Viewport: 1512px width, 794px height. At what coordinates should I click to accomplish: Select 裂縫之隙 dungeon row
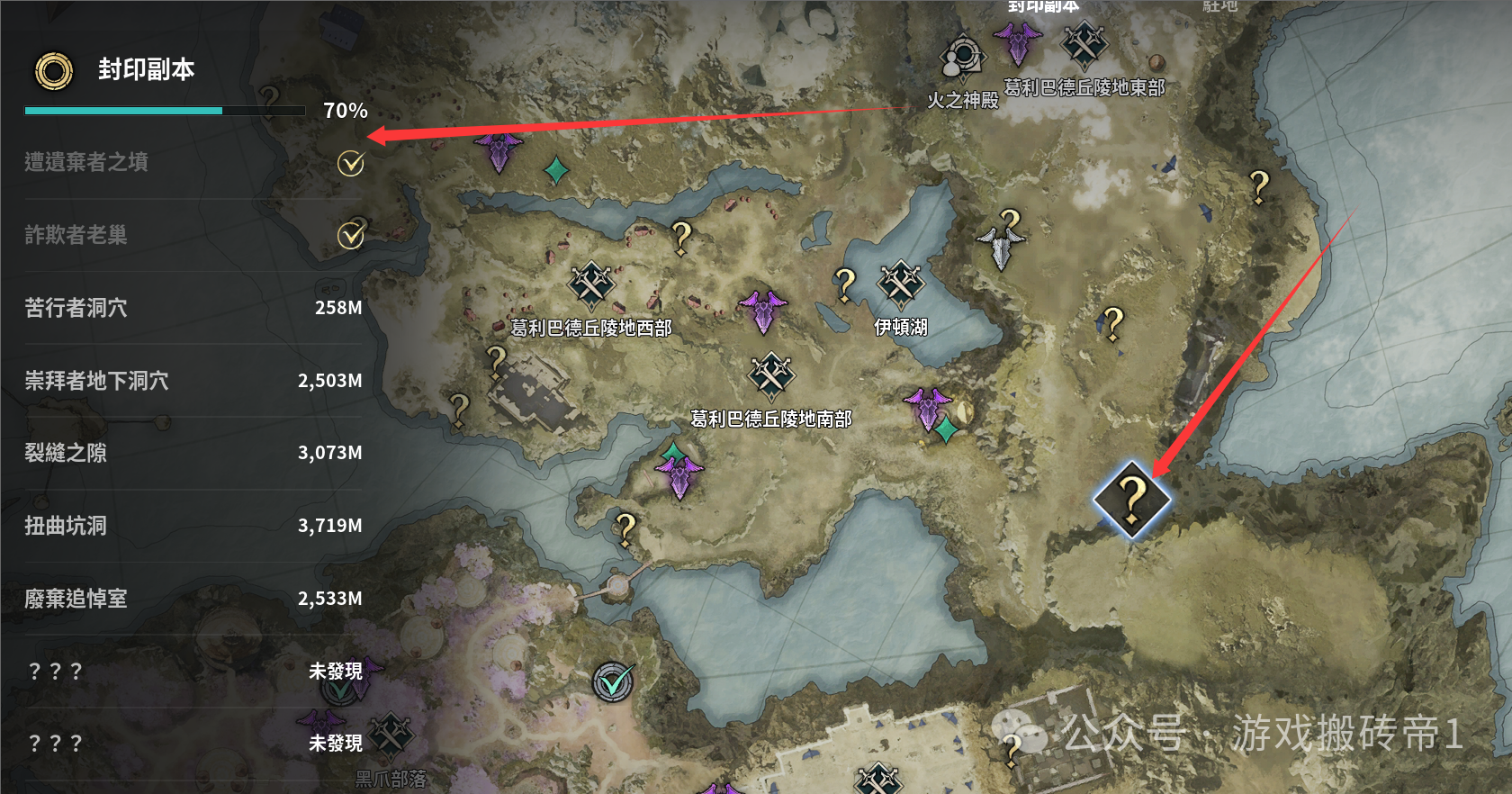(x=193, y=453)
